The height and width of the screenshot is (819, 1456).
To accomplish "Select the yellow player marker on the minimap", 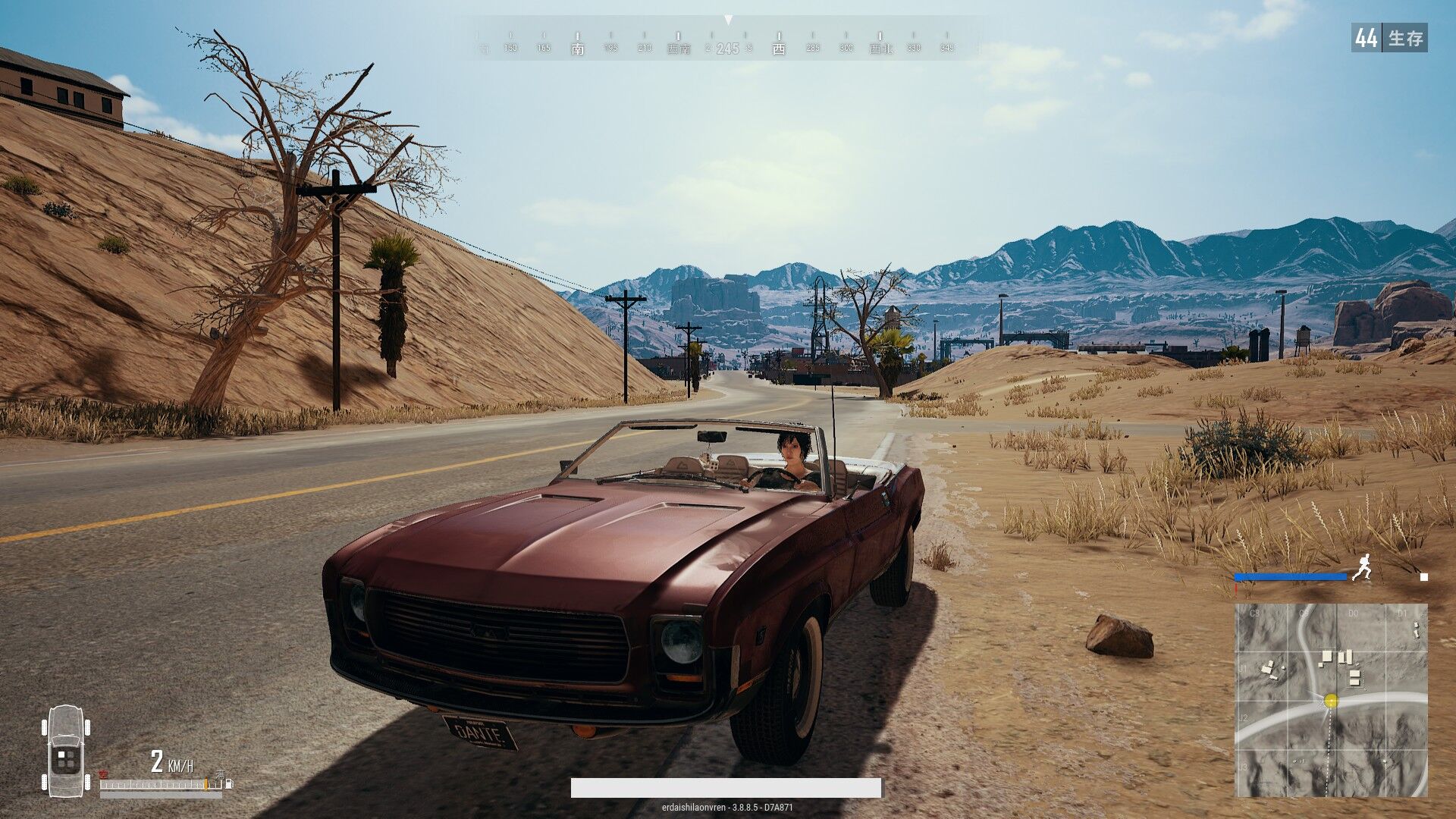I will pos(1331,701).
